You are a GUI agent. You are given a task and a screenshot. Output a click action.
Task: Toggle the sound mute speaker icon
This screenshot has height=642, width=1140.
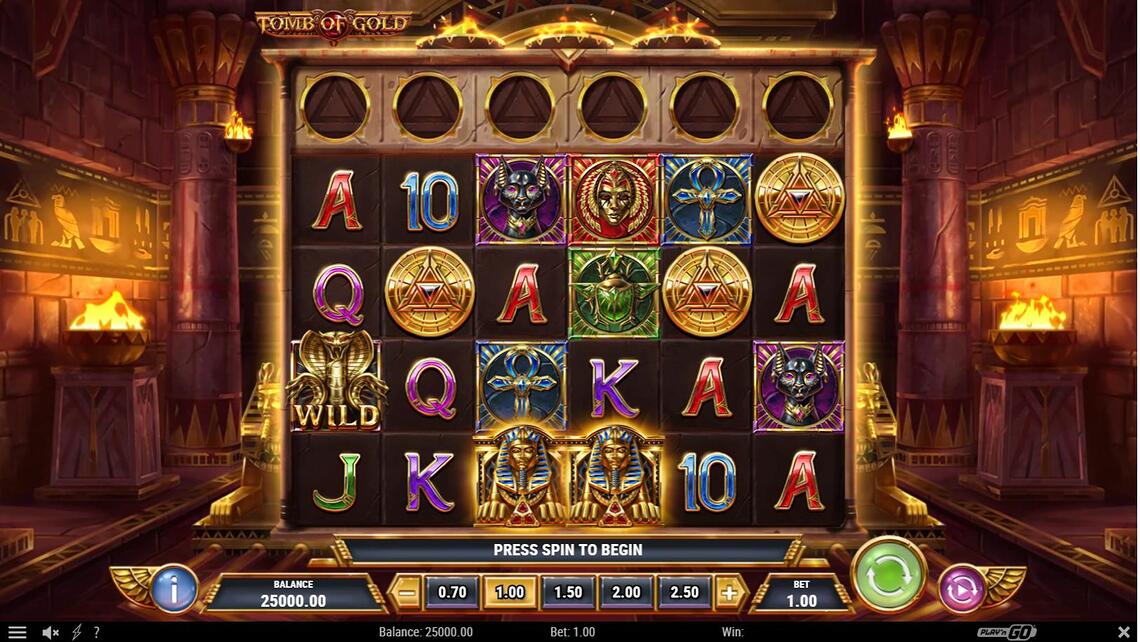[49, 632]
